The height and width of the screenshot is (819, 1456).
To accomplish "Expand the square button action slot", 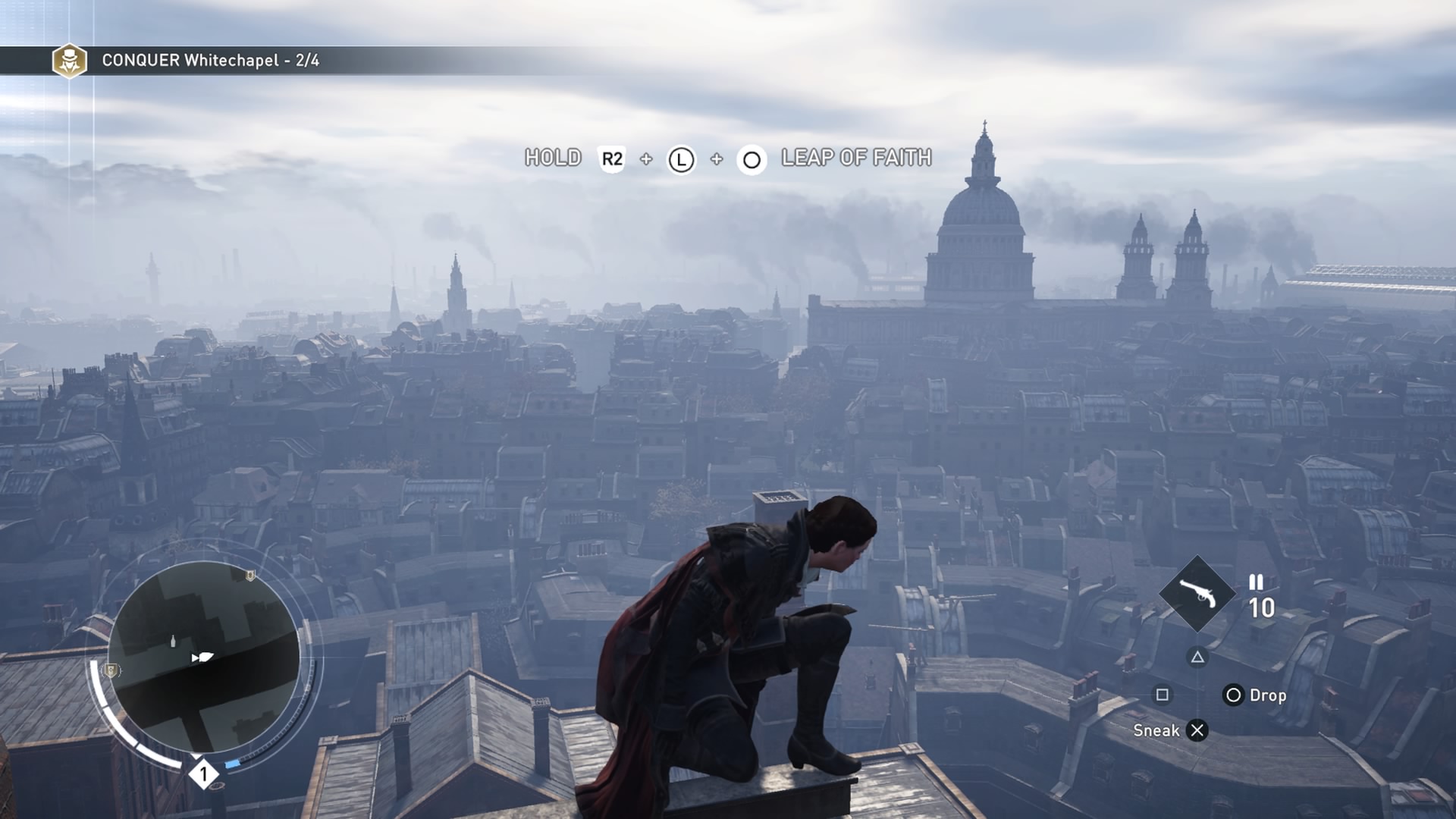I will pos(1163,695).
